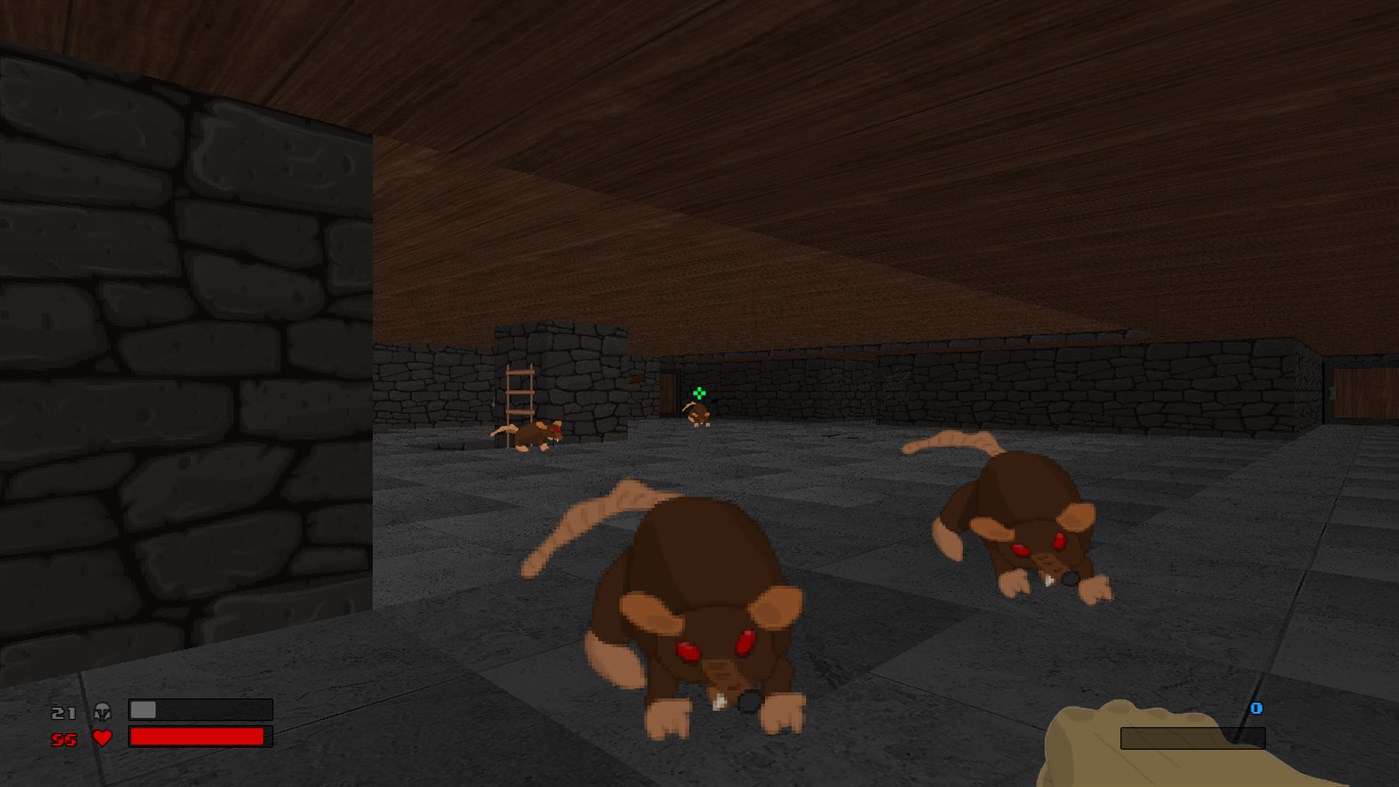Click the green crosshair in screen center
Viewport: 1399px width, 787px height.
pyautogui.click(x=699, y=394)
